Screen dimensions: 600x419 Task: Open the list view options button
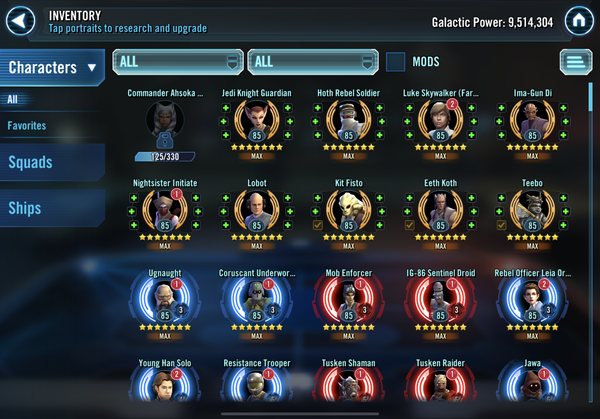tap(575, 62)
